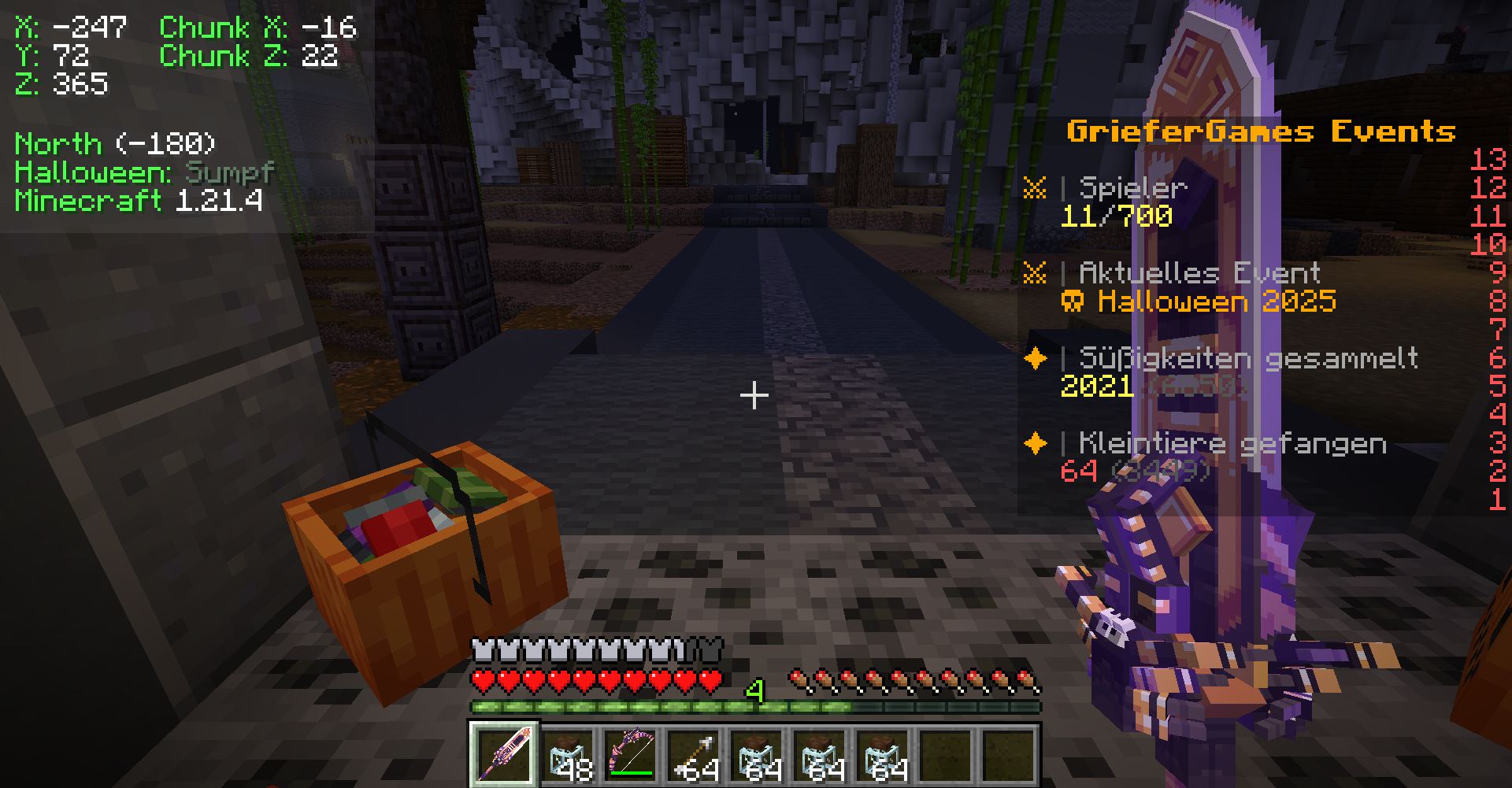This screenshot has height=788, width=1512.
Task: Equip the purple bow from the hotbar
Action: tap(631, 753)
